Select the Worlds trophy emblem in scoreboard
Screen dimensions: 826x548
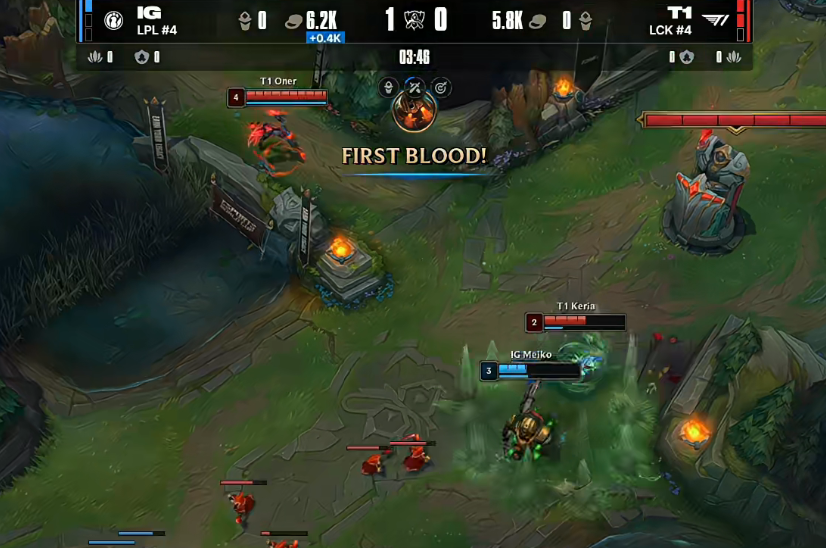(414, 20)
